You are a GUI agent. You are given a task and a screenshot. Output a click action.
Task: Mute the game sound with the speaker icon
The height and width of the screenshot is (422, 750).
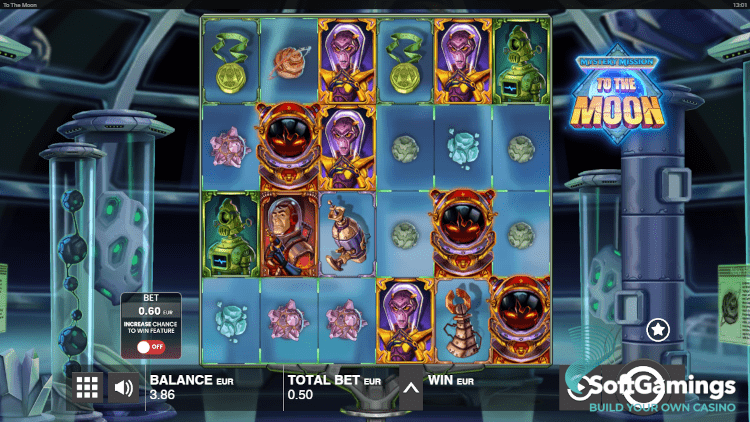pyautogui.click(x=124, y=387)
